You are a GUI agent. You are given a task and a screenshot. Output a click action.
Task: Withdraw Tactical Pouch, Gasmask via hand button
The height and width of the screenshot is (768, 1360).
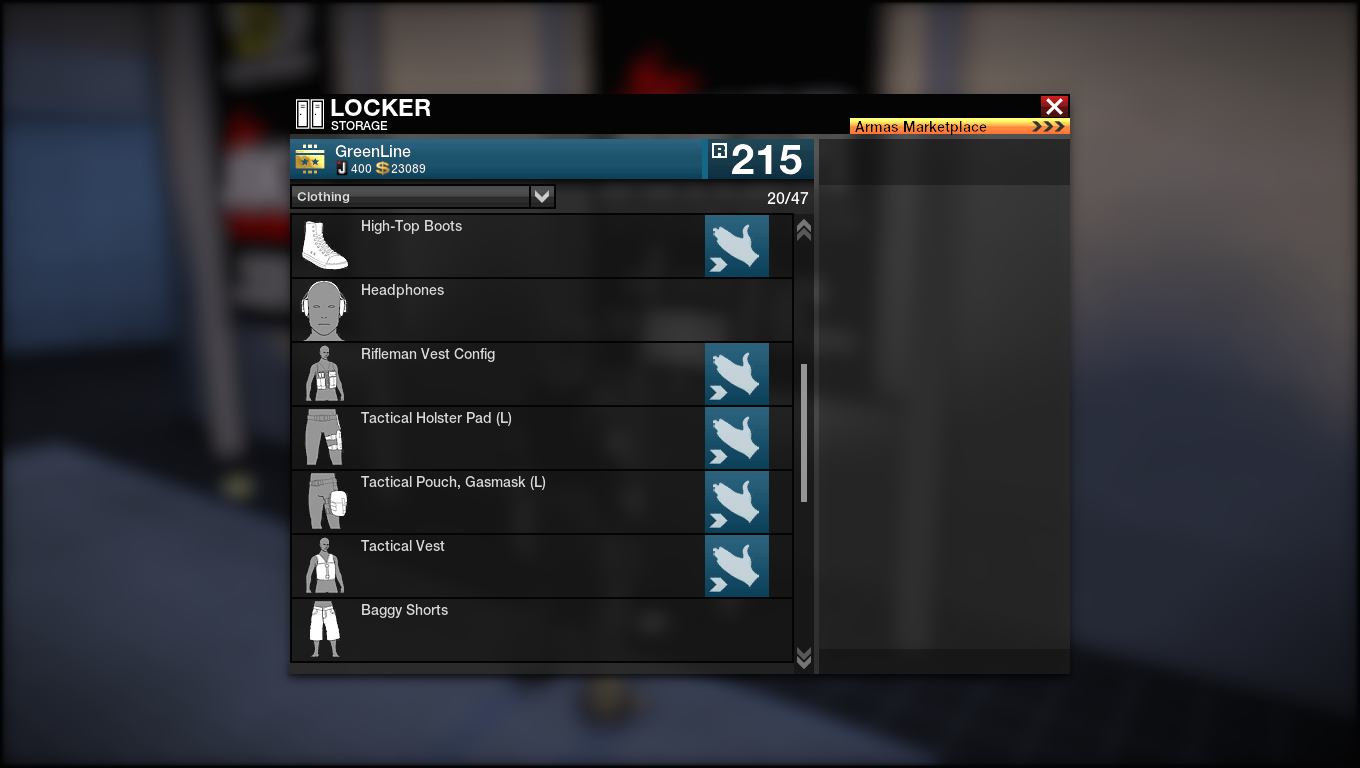[x=737, y=502]
